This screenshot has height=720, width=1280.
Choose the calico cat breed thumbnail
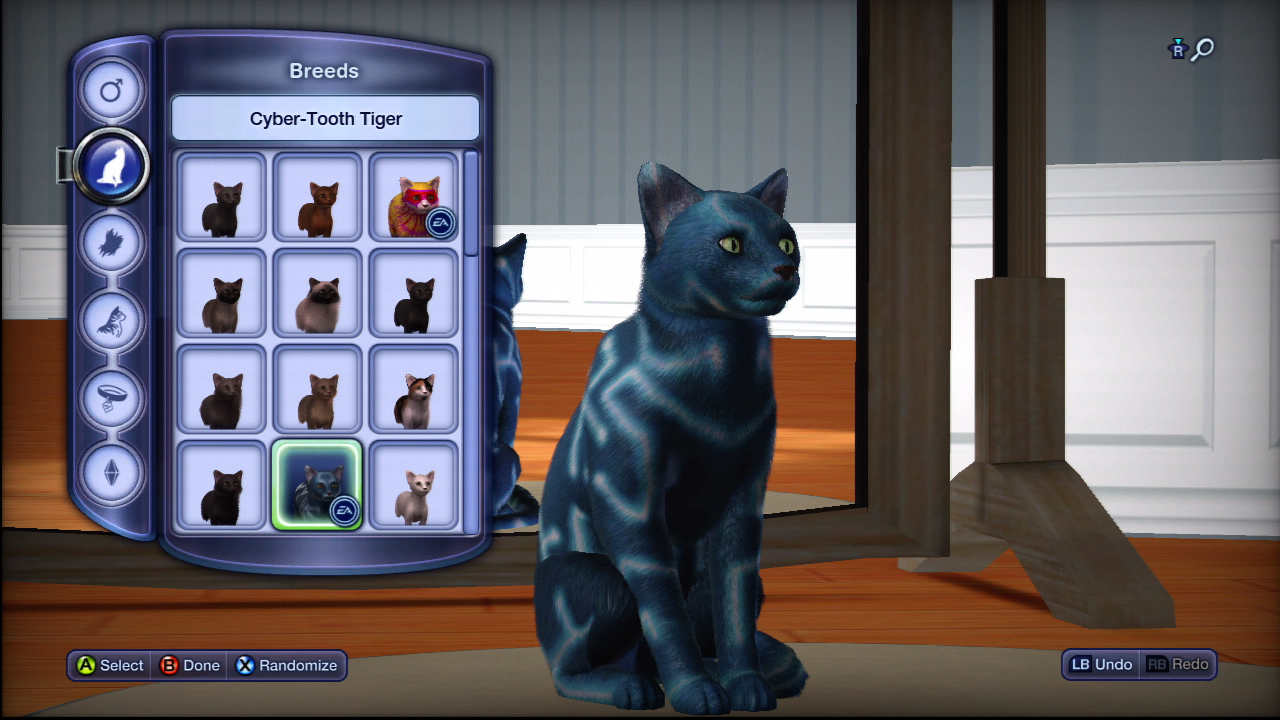[414, 389]
